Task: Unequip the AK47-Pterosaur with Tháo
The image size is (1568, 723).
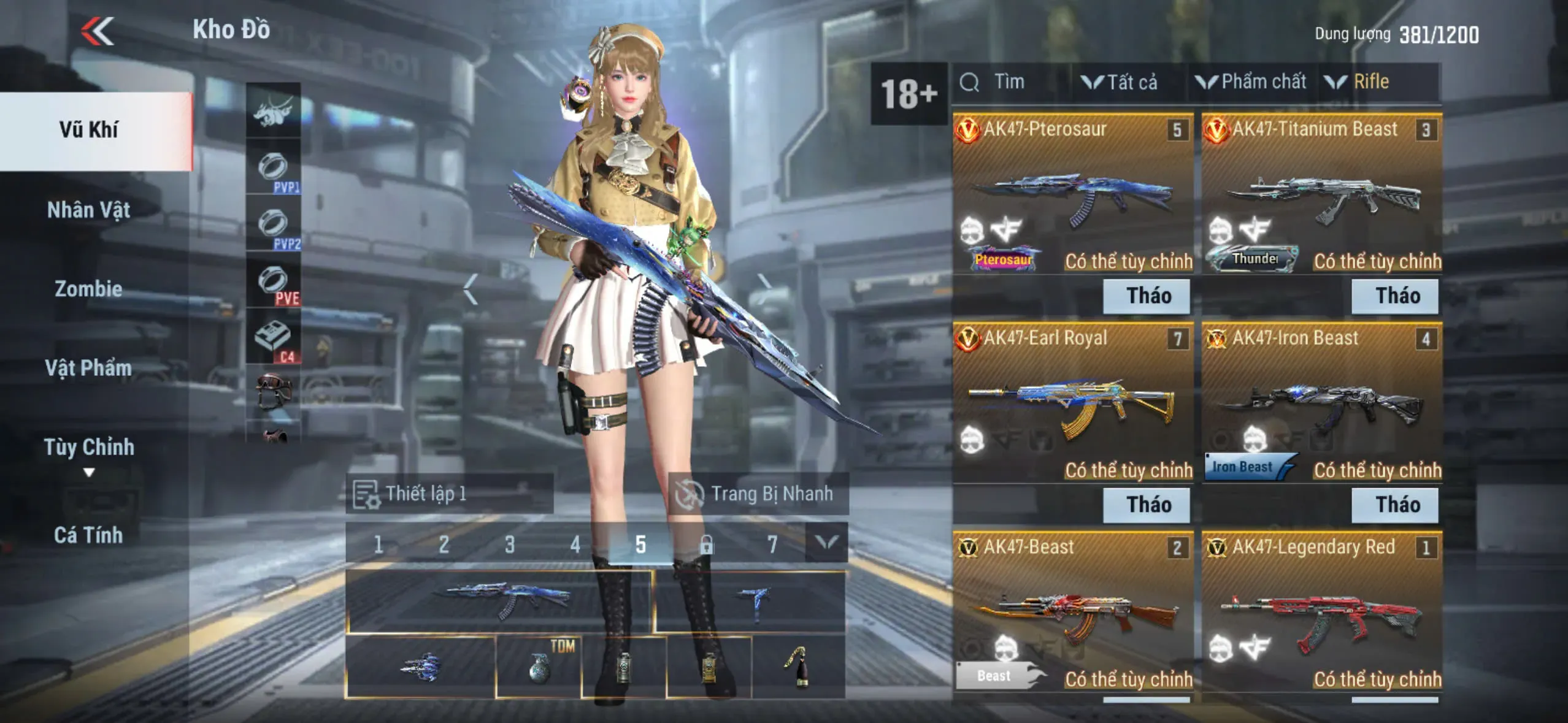Action: (x=1147, y=296)
